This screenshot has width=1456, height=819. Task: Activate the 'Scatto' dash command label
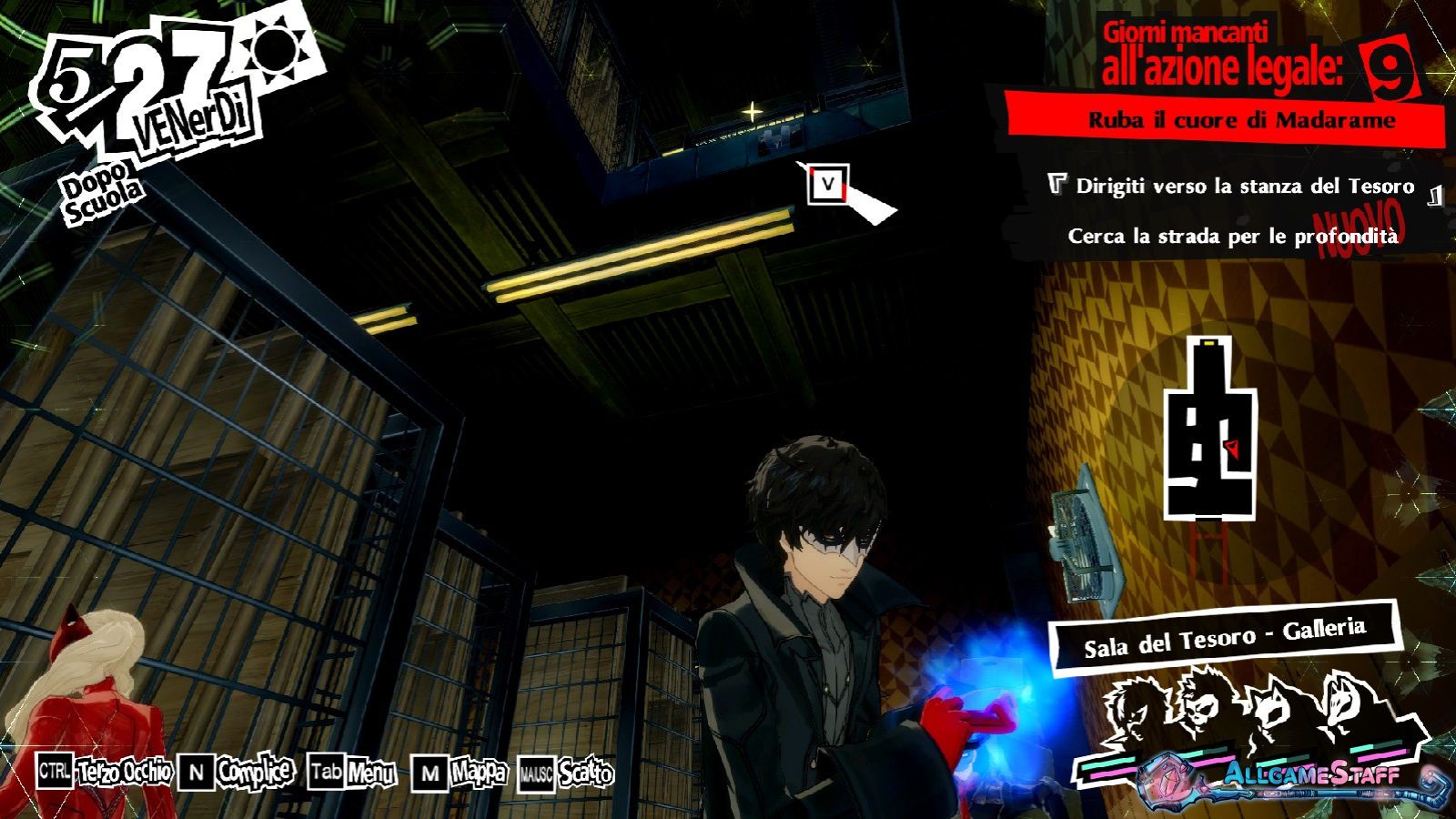(x=585, y=774)
